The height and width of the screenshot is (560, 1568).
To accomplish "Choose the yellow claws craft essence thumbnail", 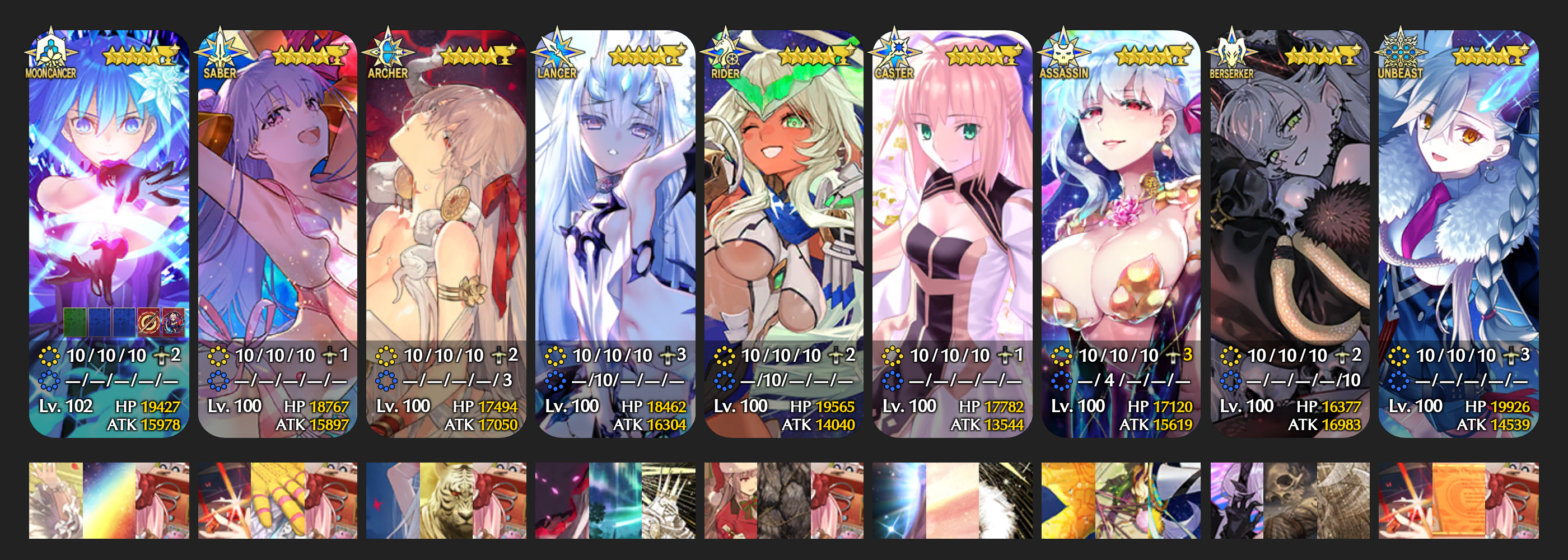I will [278, 500].
